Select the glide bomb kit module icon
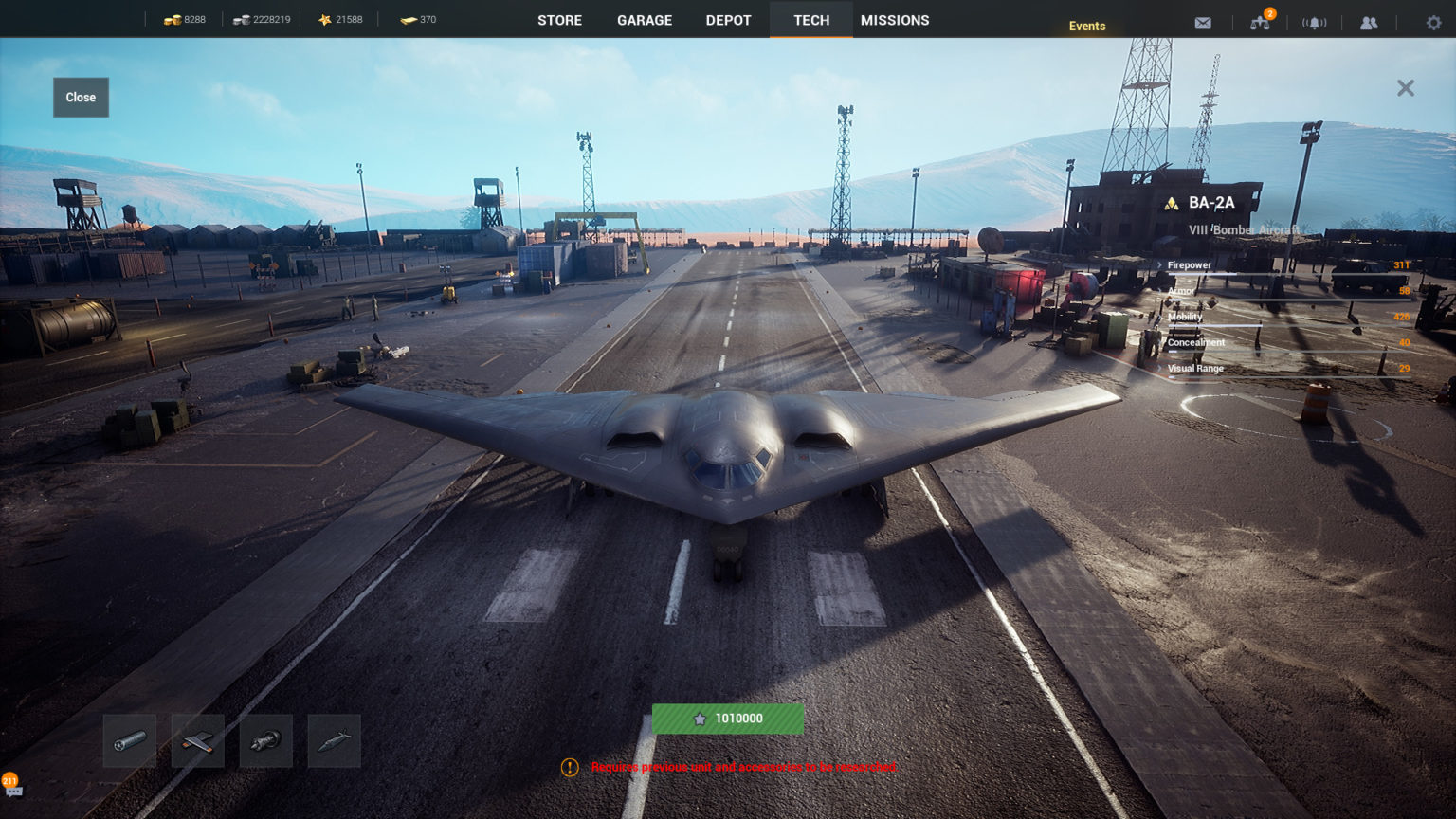1456x819 pixels. 198,740
